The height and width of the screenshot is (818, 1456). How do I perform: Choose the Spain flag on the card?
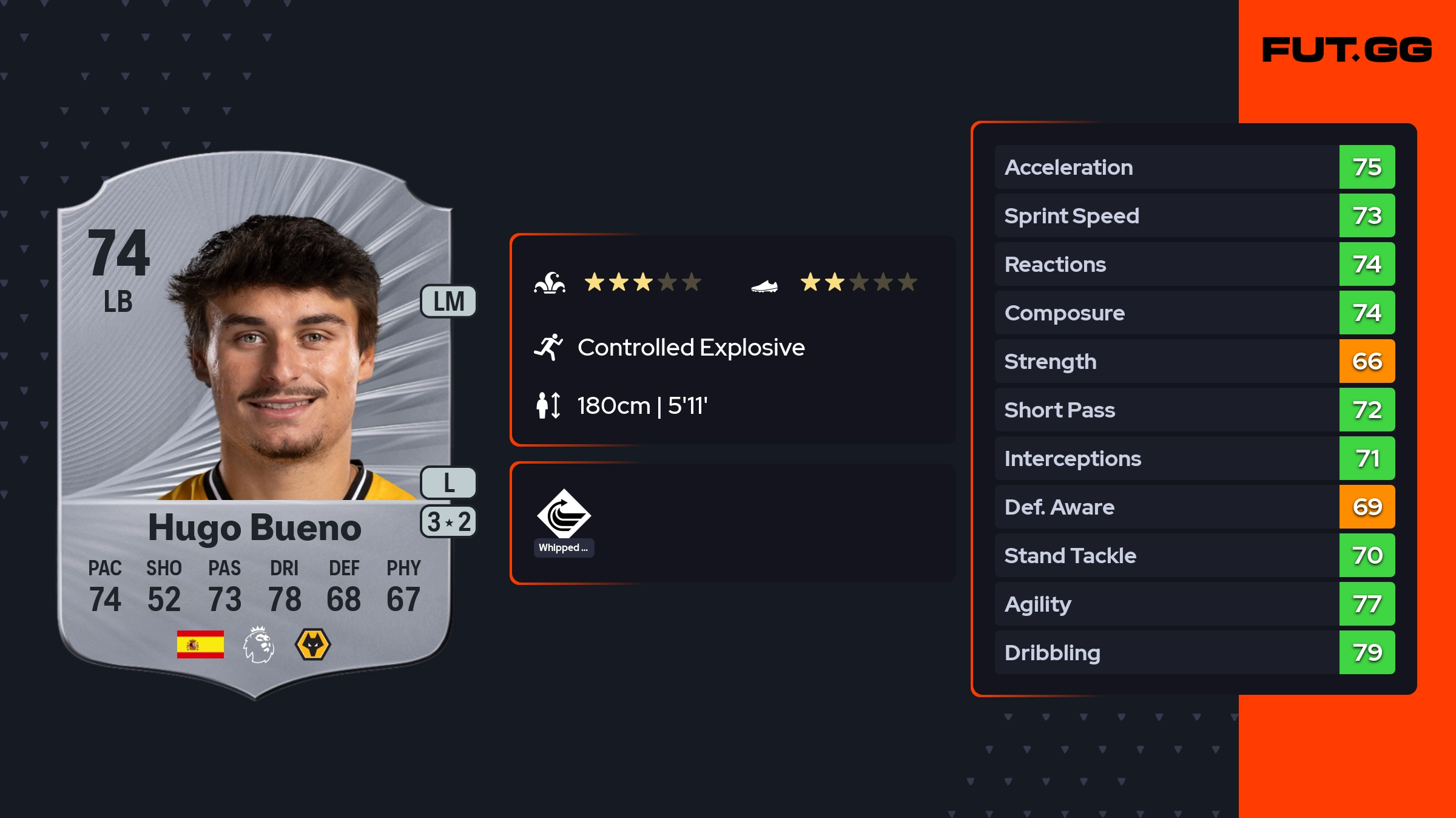[x=200, y=644]
